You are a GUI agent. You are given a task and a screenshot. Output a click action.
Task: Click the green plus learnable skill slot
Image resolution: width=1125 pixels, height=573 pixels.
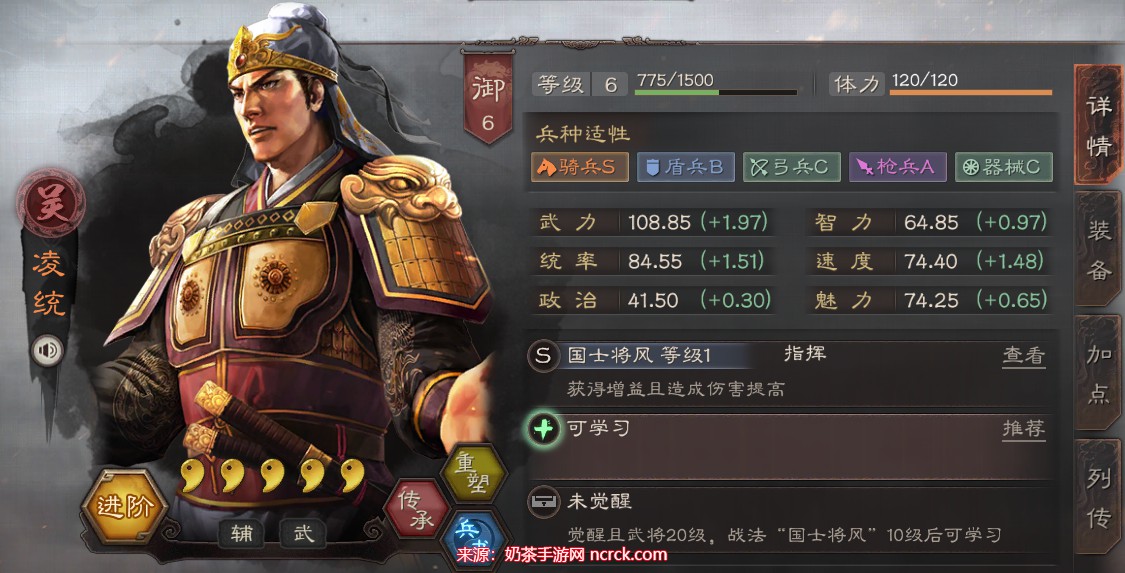click(x=543, y=429)
